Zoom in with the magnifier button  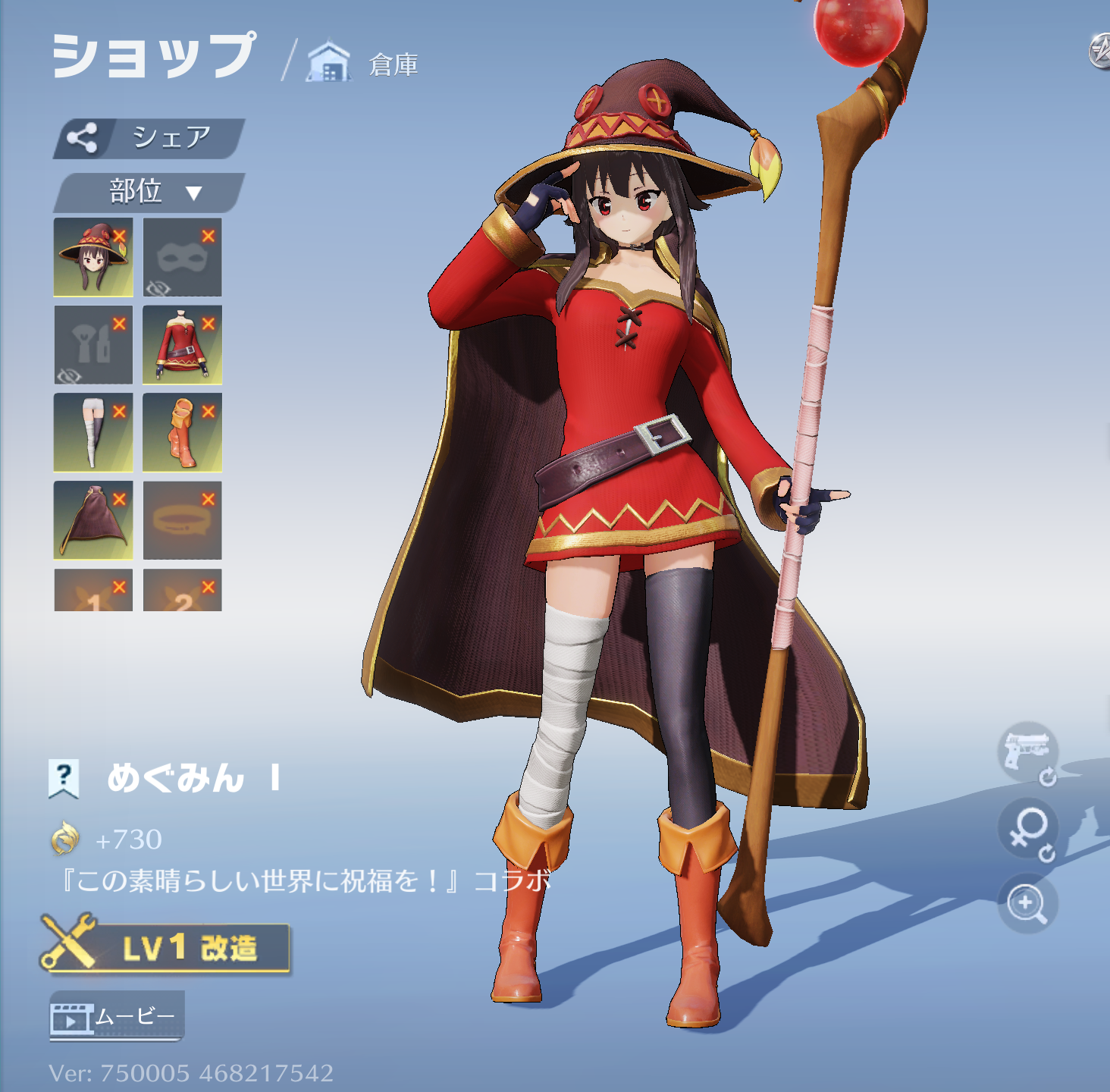click(1027, 903)
